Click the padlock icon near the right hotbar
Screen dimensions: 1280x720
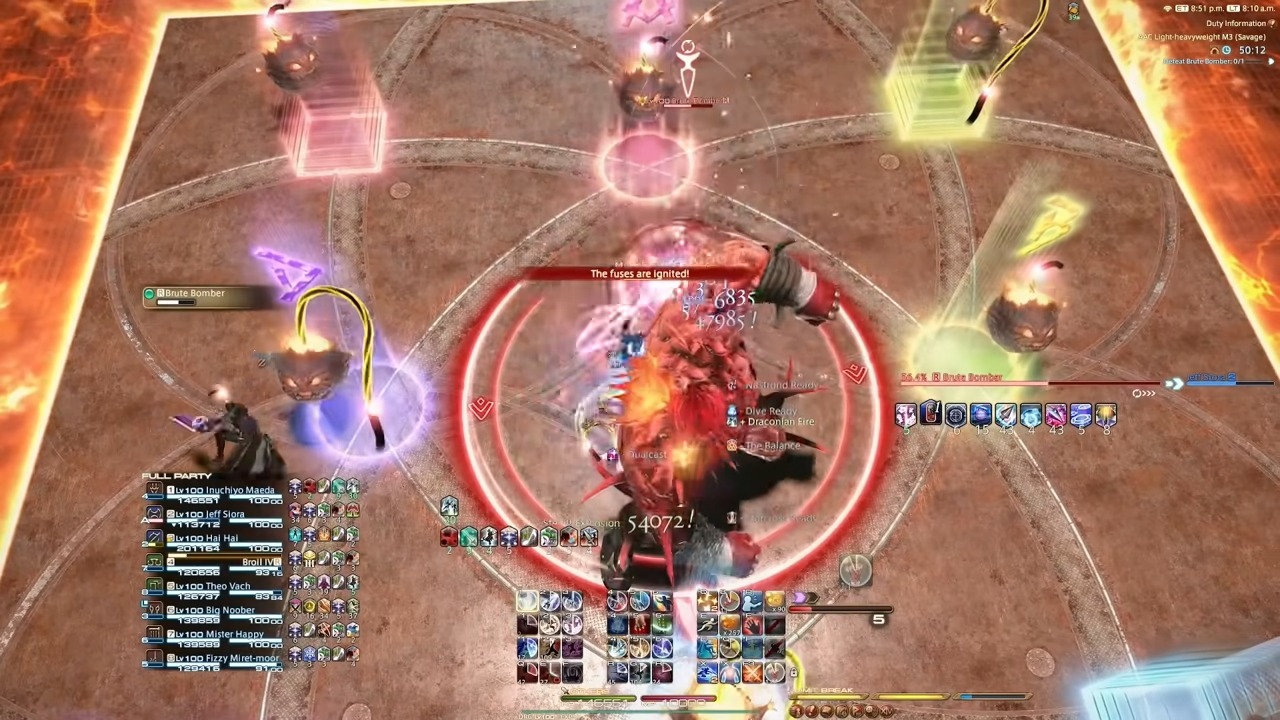pos(793,672)
